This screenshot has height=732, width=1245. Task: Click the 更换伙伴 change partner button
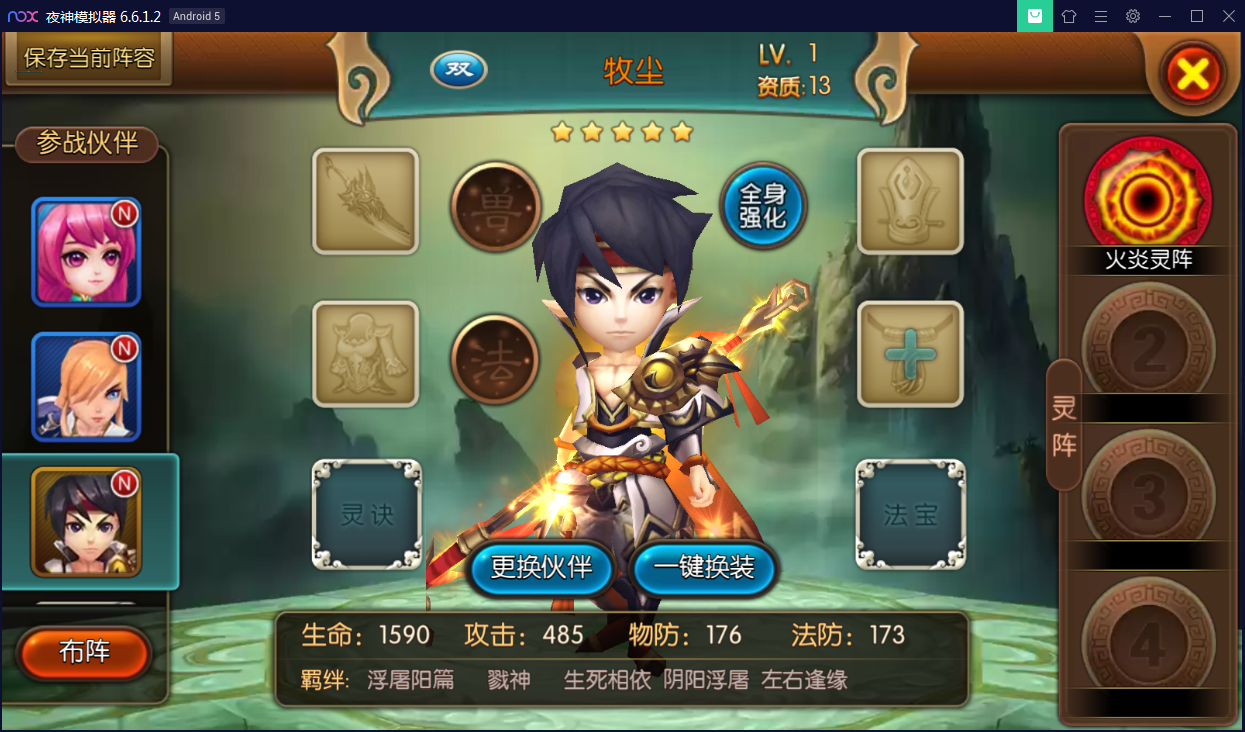click(x=541, y=568)
